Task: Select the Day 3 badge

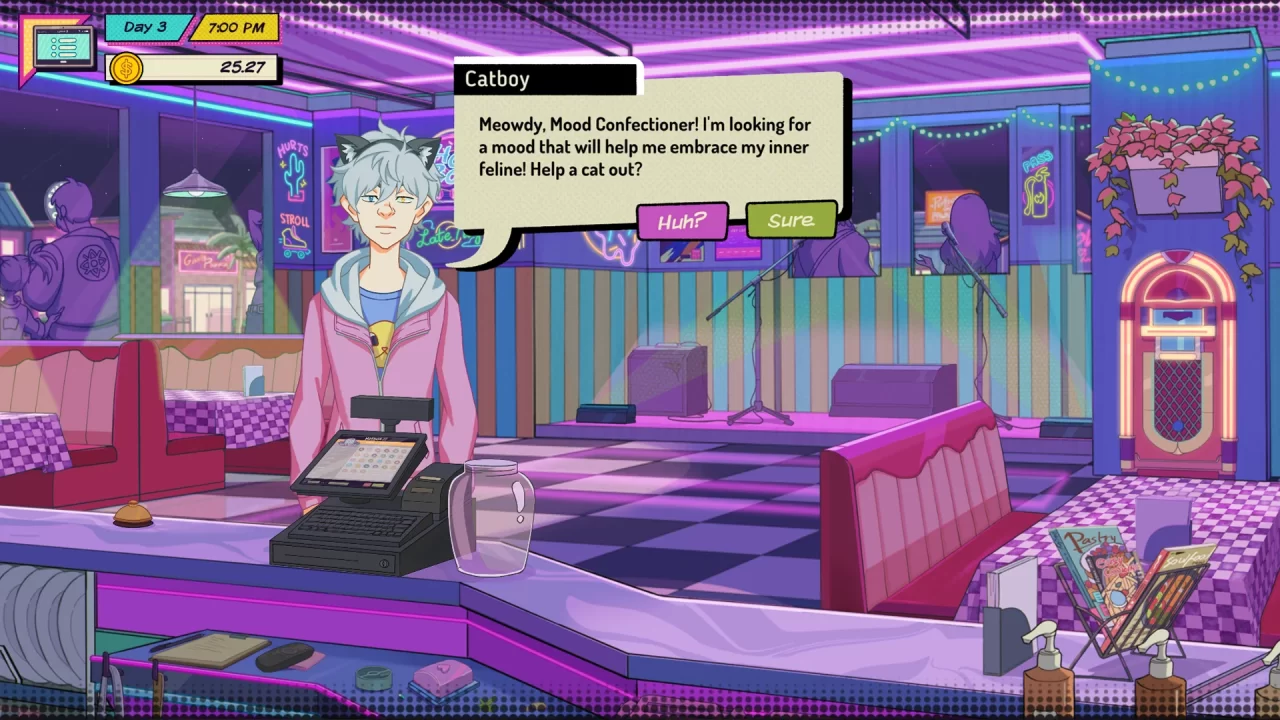Action: tap(148, 27)
